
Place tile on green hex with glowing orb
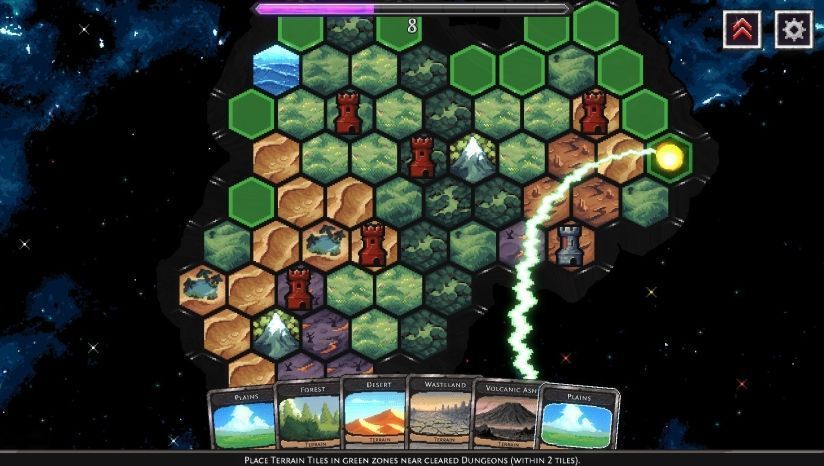coord(669,157)
